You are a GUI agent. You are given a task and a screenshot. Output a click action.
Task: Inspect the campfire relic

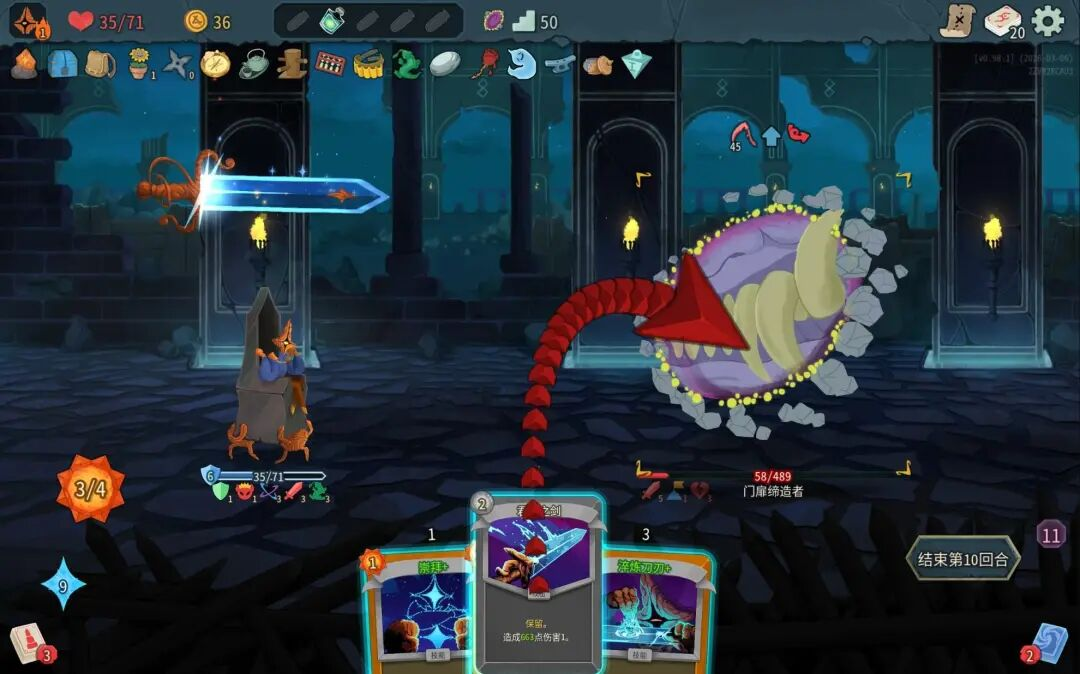pos(24,64)
